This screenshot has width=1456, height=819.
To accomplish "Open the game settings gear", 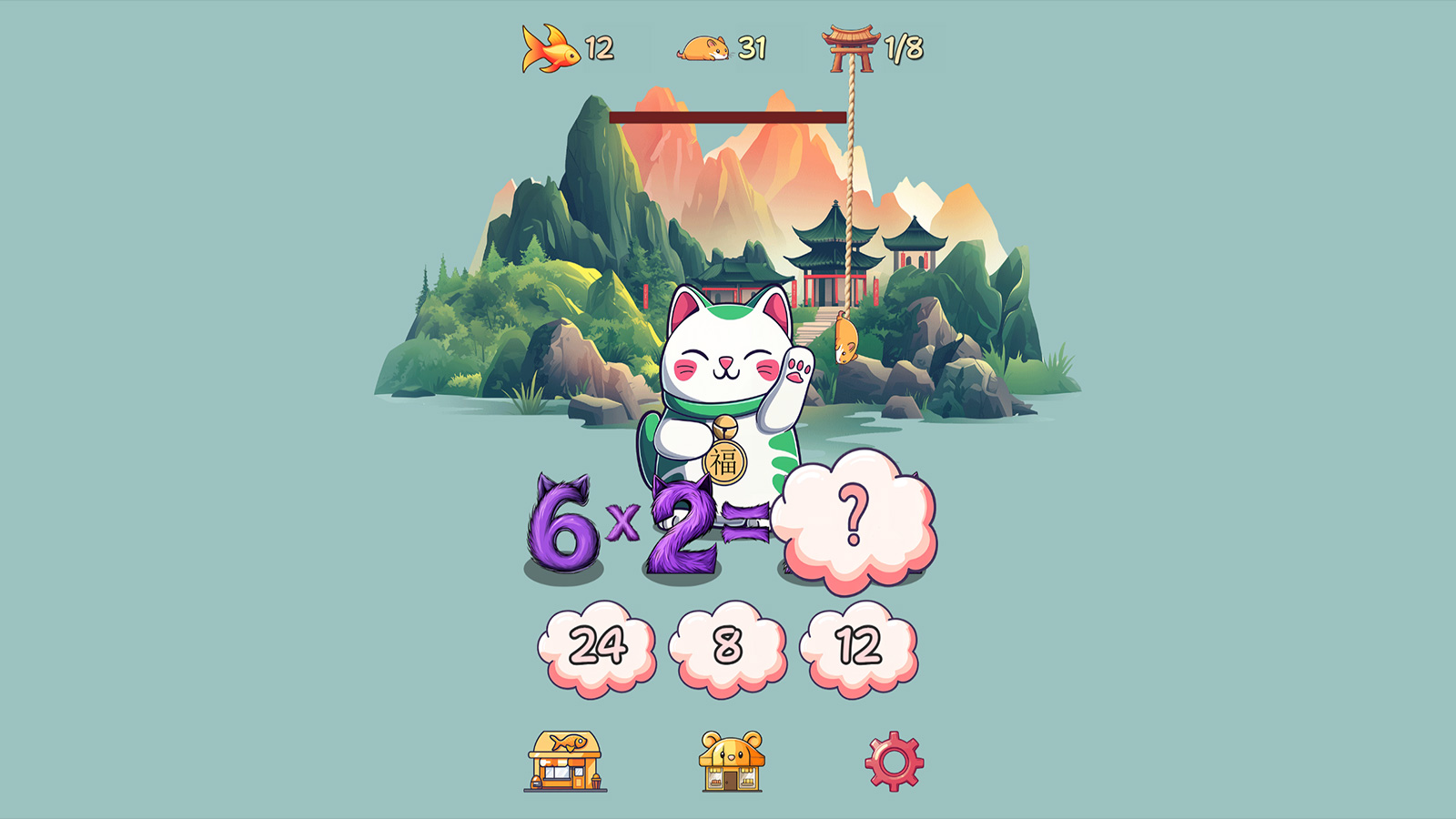I will [x=895, y=762].
